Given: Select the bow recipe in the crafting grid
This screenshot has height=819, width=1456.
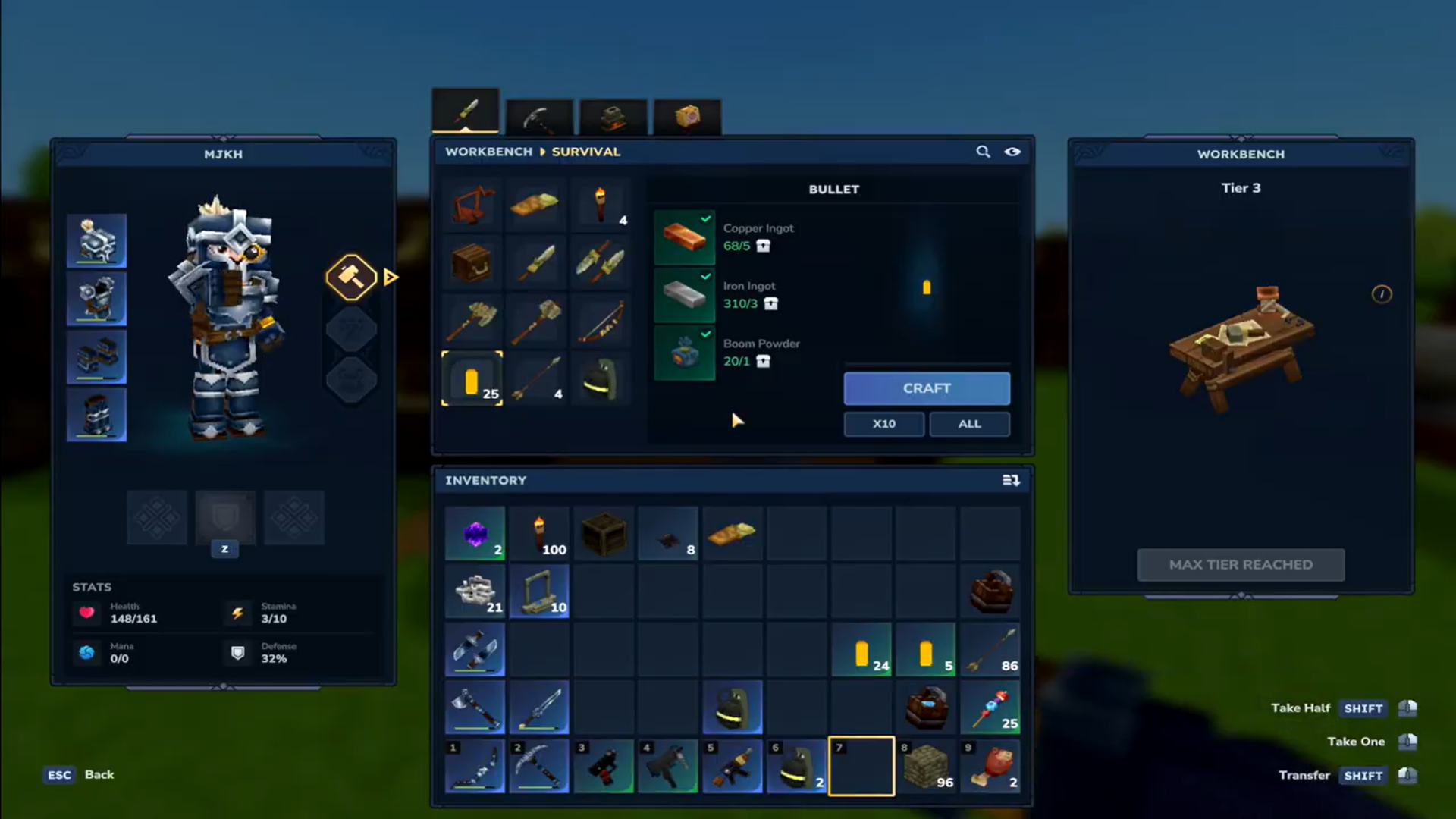Looking at the screenshot, I should [600, 321].
